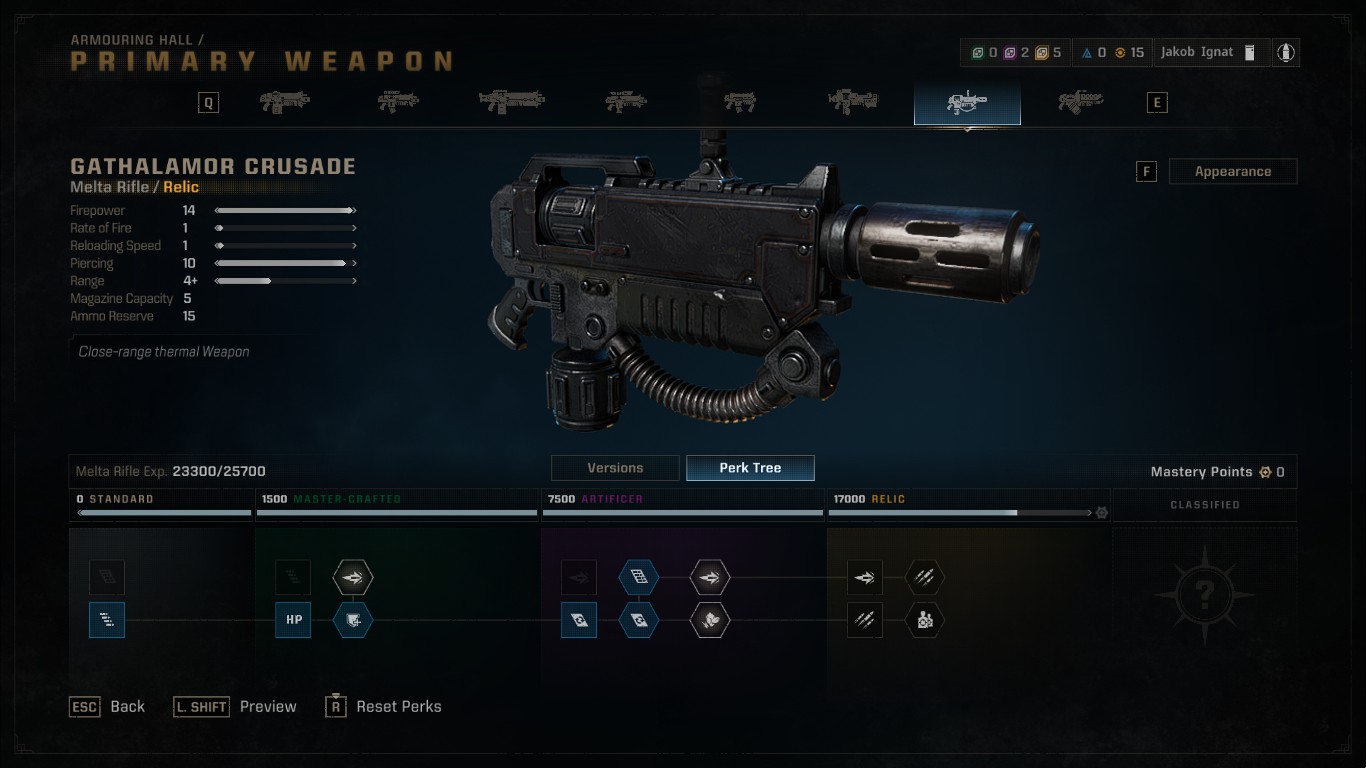Choose the hexagonal grid perk in Artificer tier
Viewport: 1366px width, 768px height.
pos(639,577)
